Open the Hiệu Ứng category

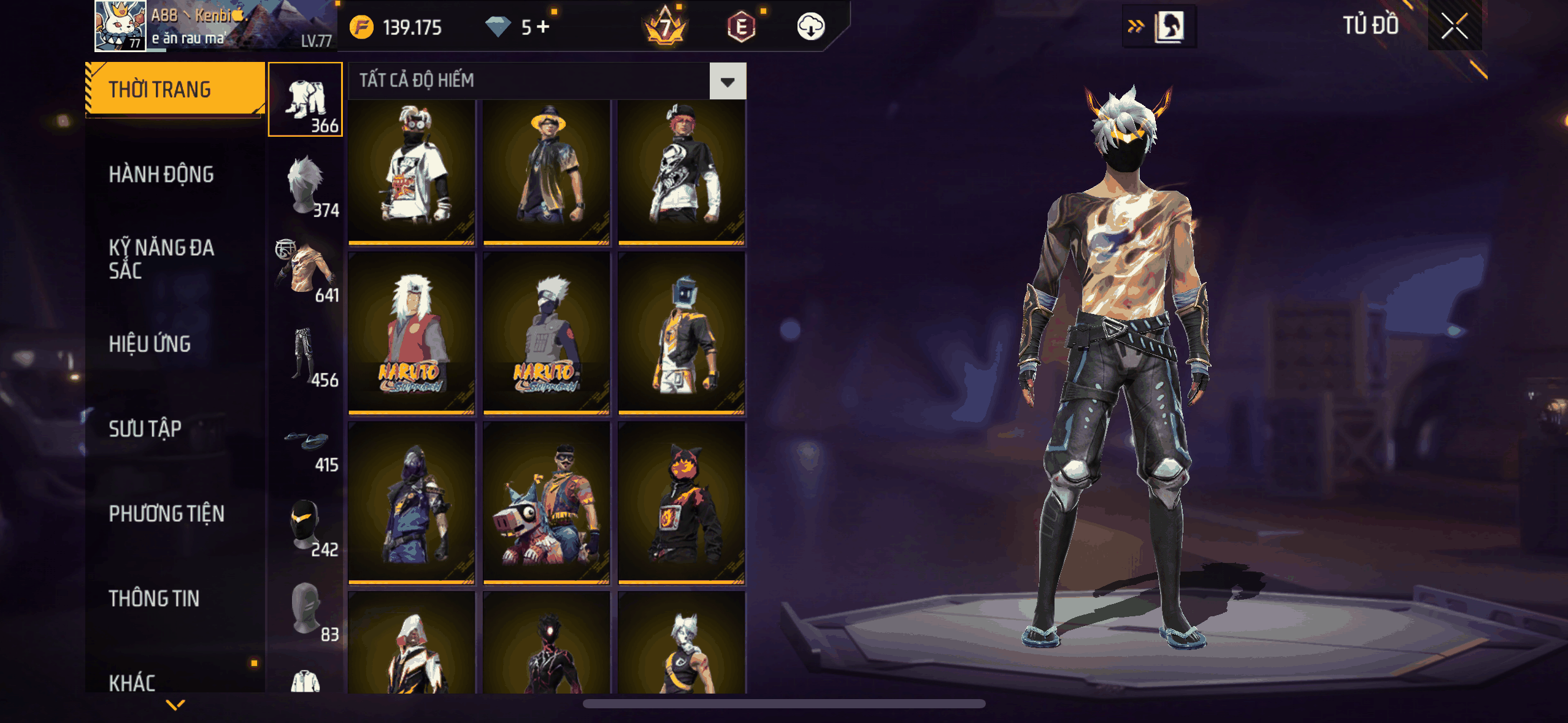point(150,344)
